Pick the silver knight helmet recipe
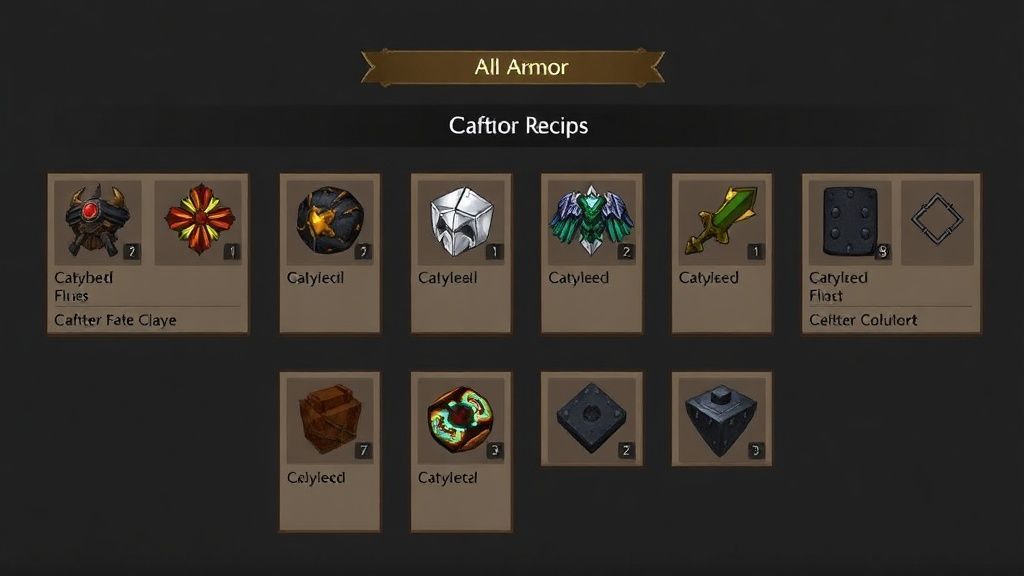 pos(460,218)
